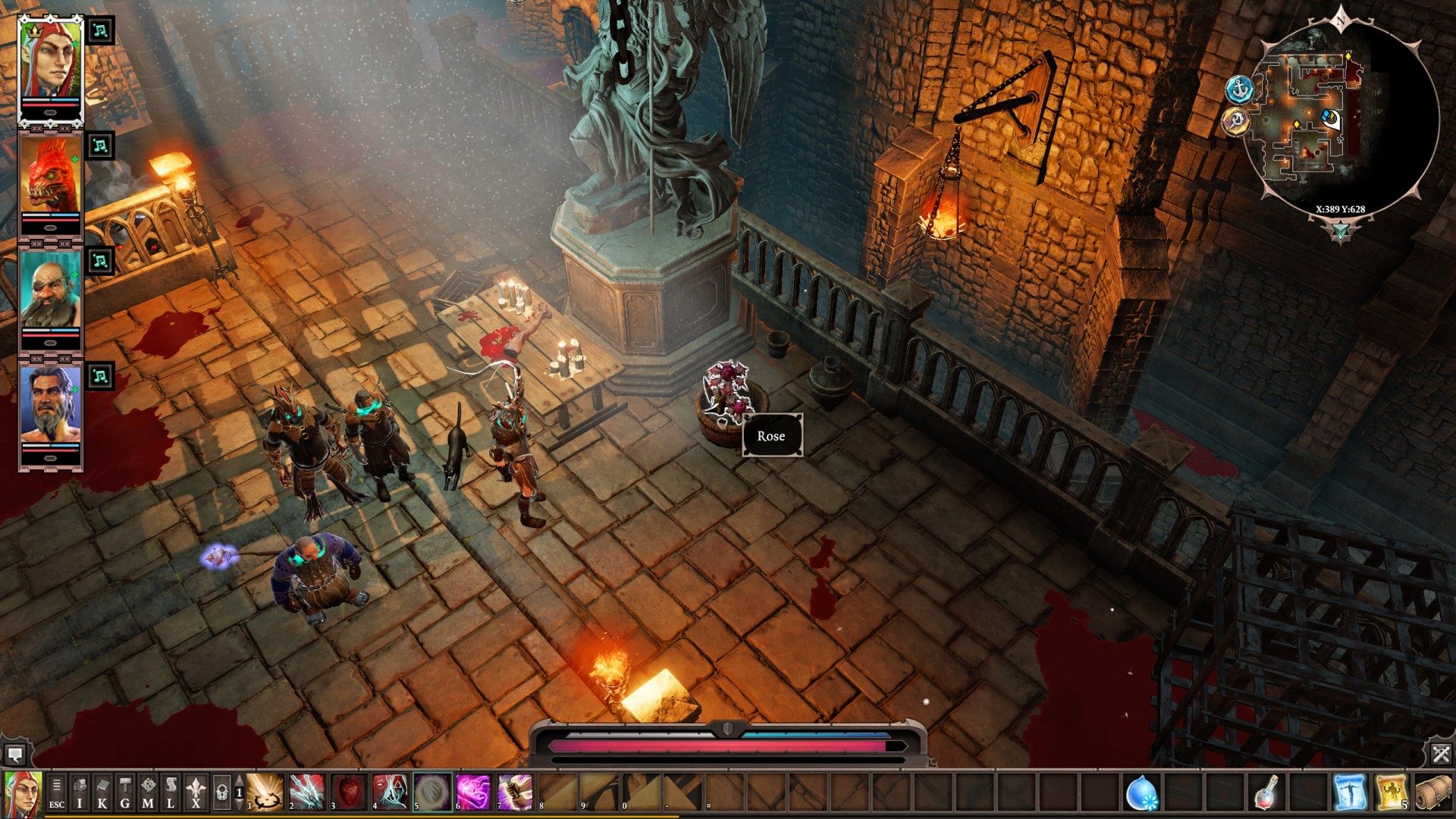Open the map with the M button
1456x819 pixels.
148,792
